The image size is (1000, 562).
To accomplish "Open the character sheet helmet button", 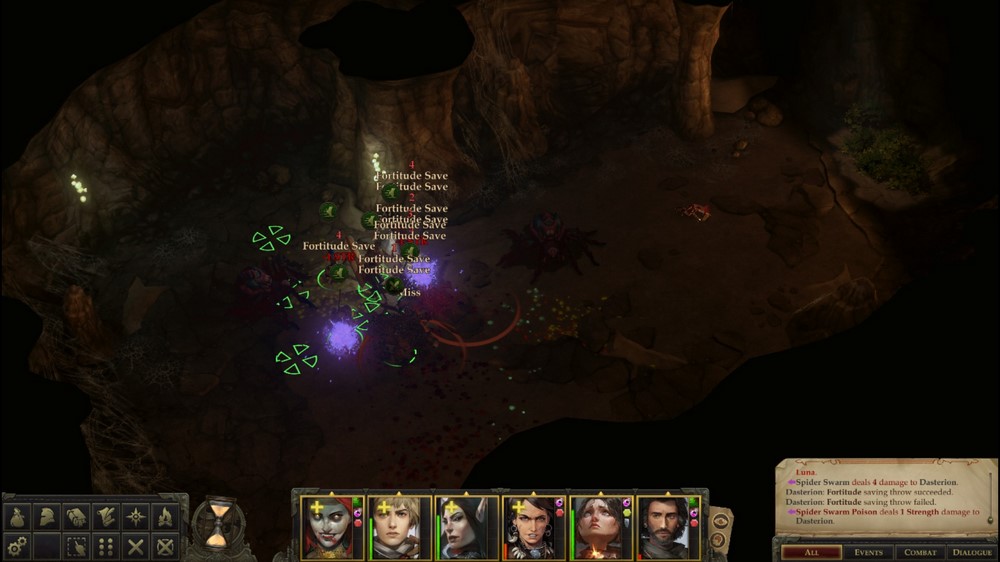I will (46, 517).
